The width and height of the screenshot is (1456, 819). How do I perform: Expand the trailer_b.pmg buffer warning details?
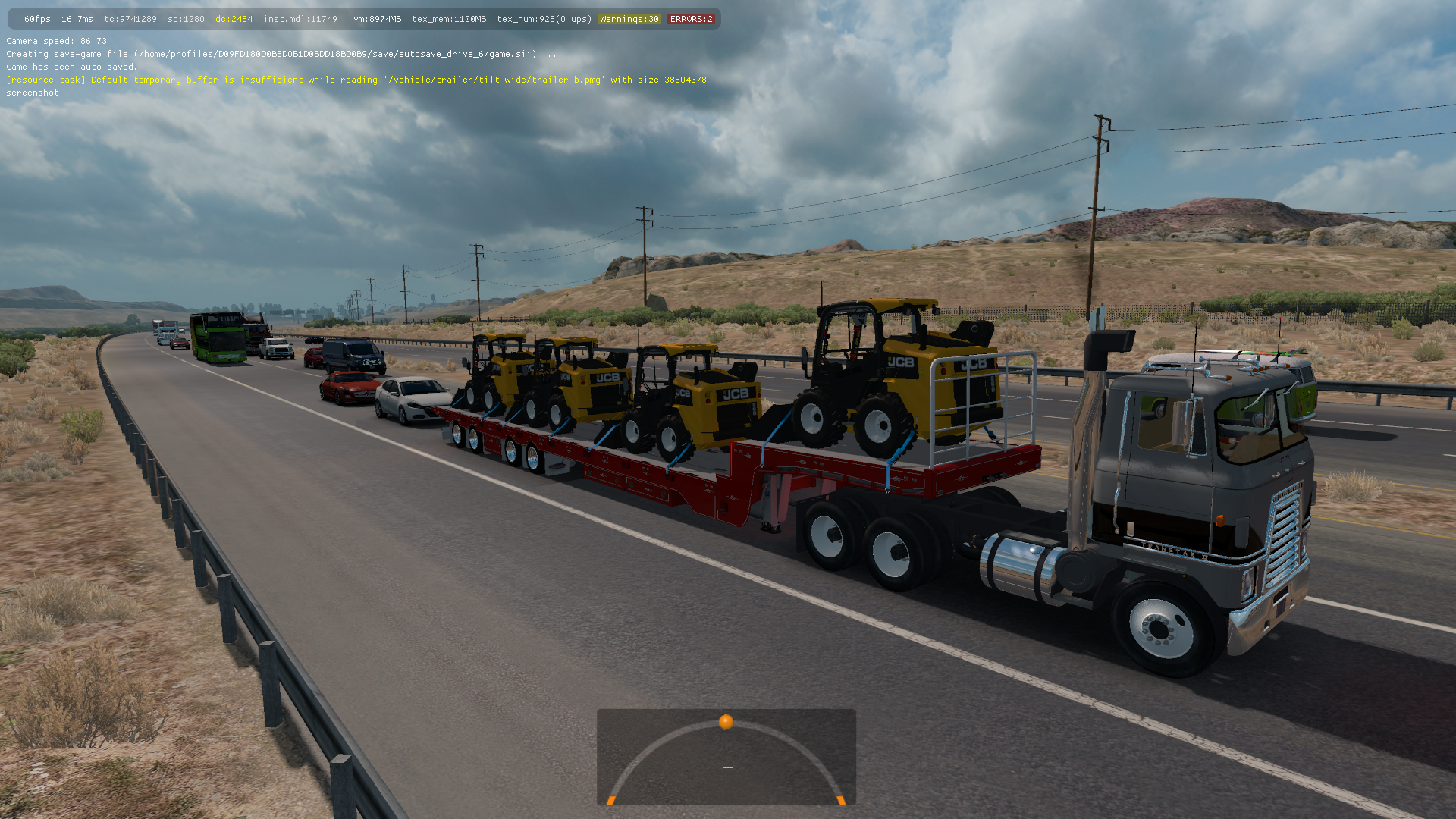(x=565, y=80)
